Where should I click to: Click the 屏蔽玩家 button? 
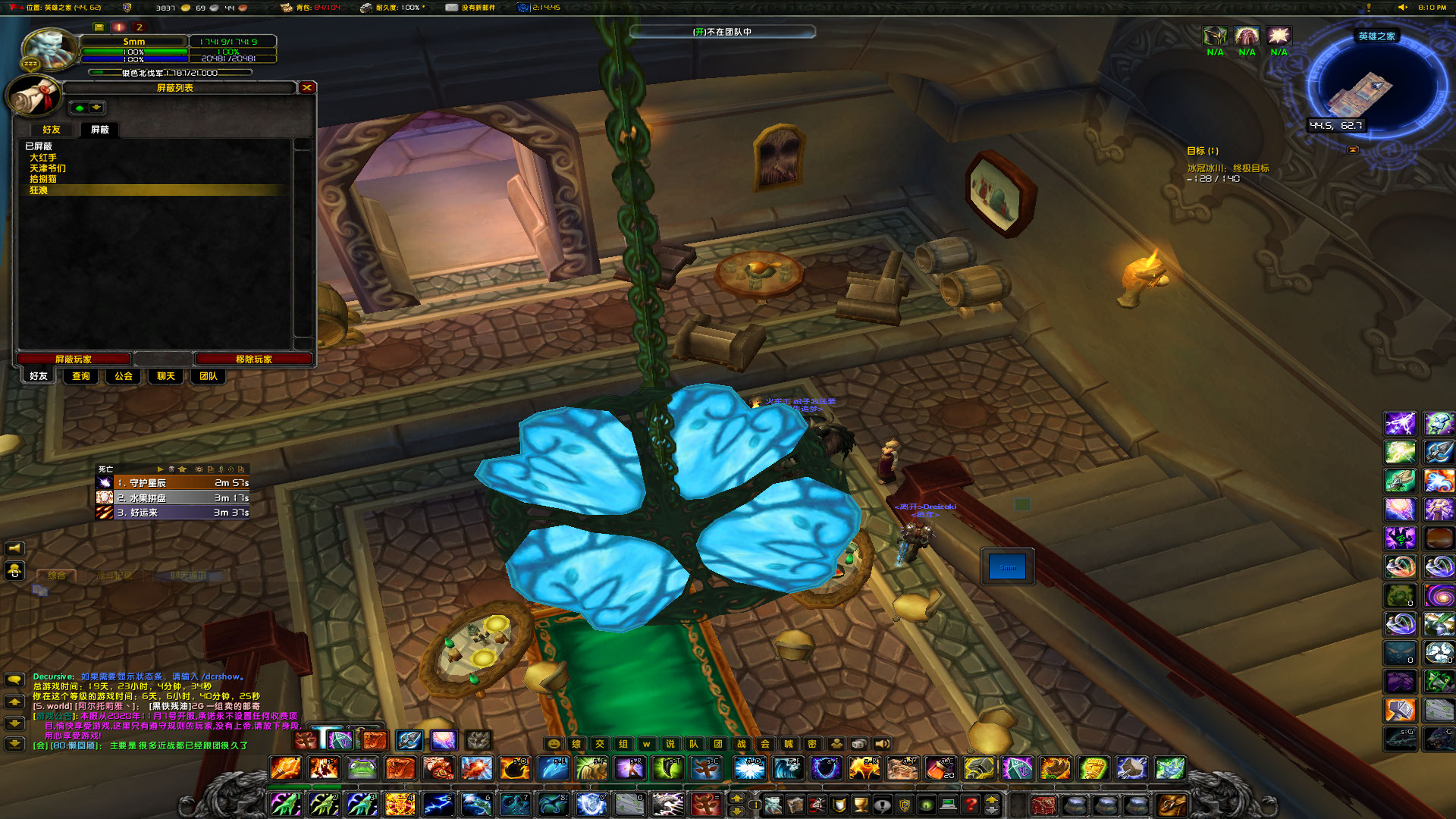[x=74, y=358]
